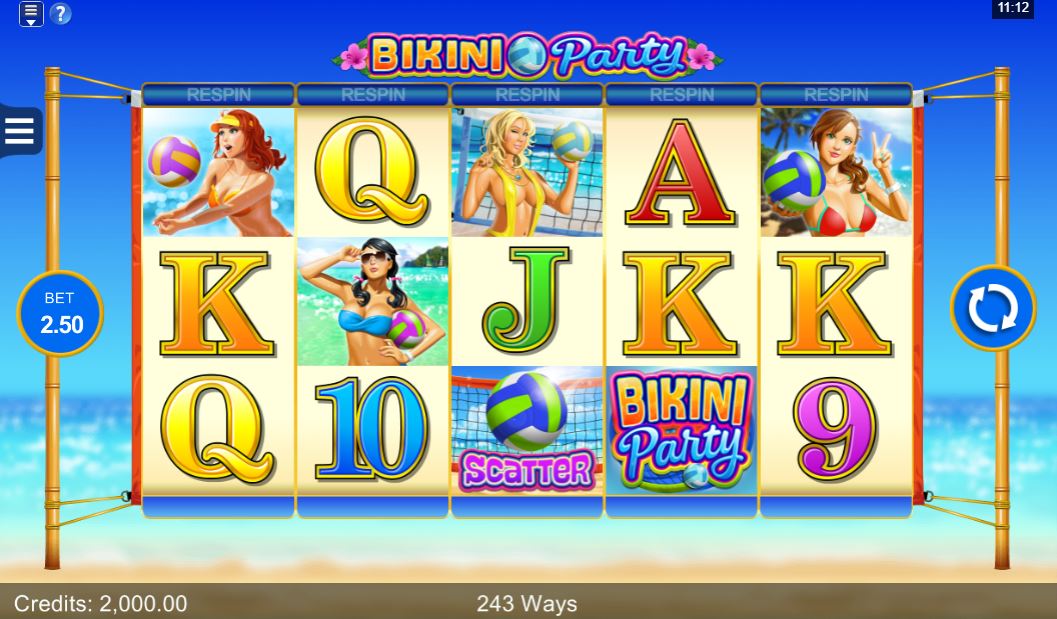The height and width of the screenshot is (619, 1057).
Task: Click RESPIN above the reel with the Ace
Action: pyautogui.click(x=682, y=95)
